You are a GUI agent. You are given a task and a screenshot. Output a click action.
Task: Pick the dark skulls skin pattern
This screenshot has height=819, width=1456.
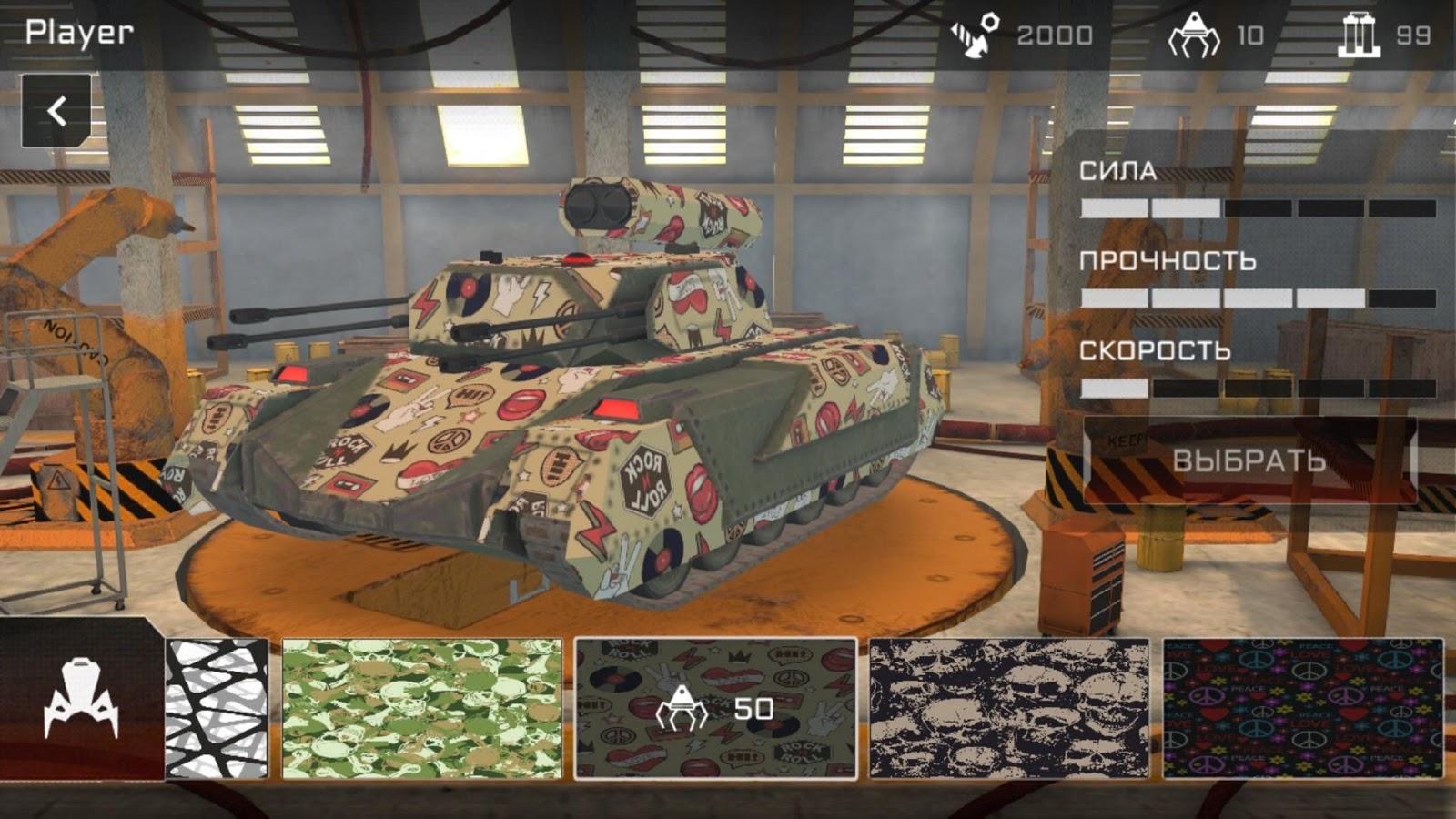pos(1009,709)
